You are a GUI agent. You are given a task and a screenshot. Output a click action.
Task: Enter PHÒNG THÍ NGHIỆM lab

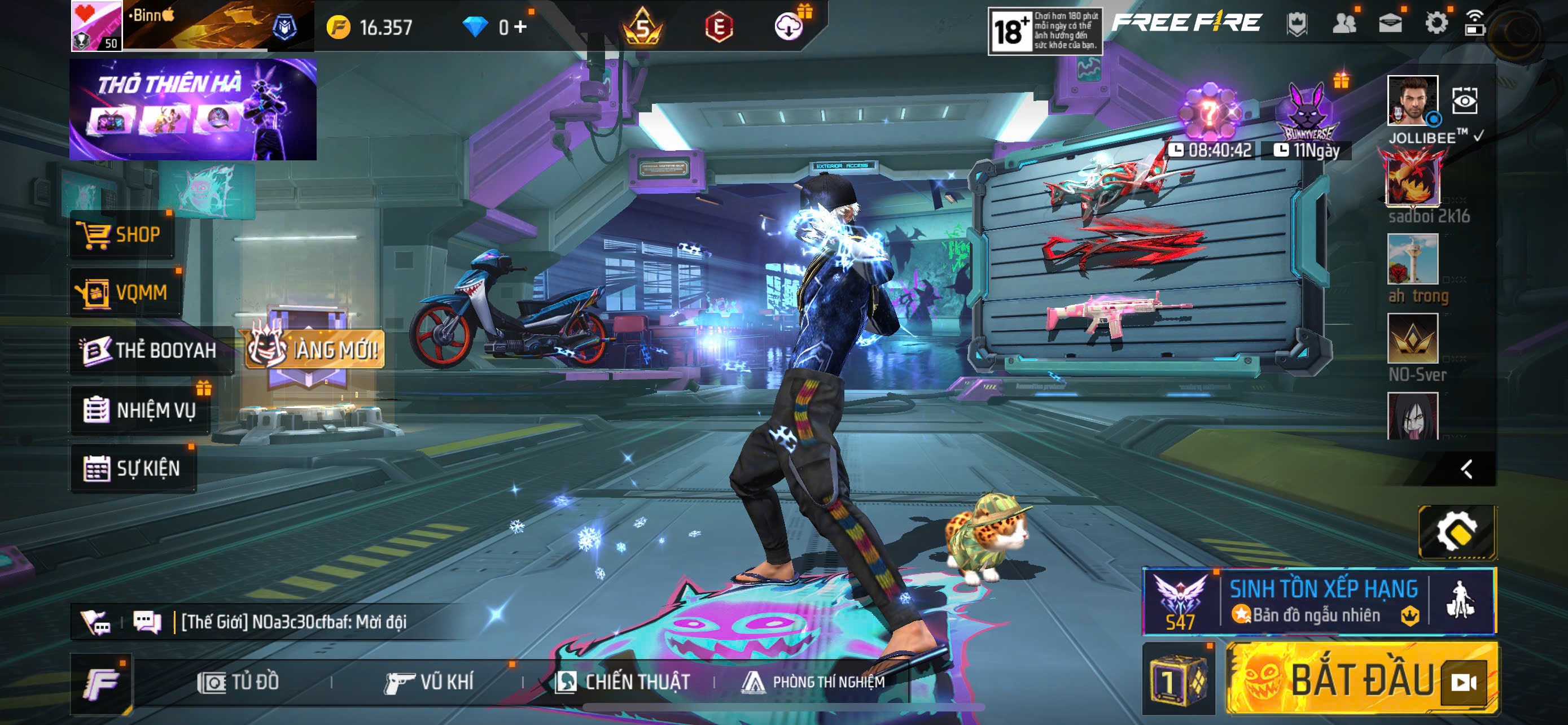pyautogui.click(x=813, y=682)
